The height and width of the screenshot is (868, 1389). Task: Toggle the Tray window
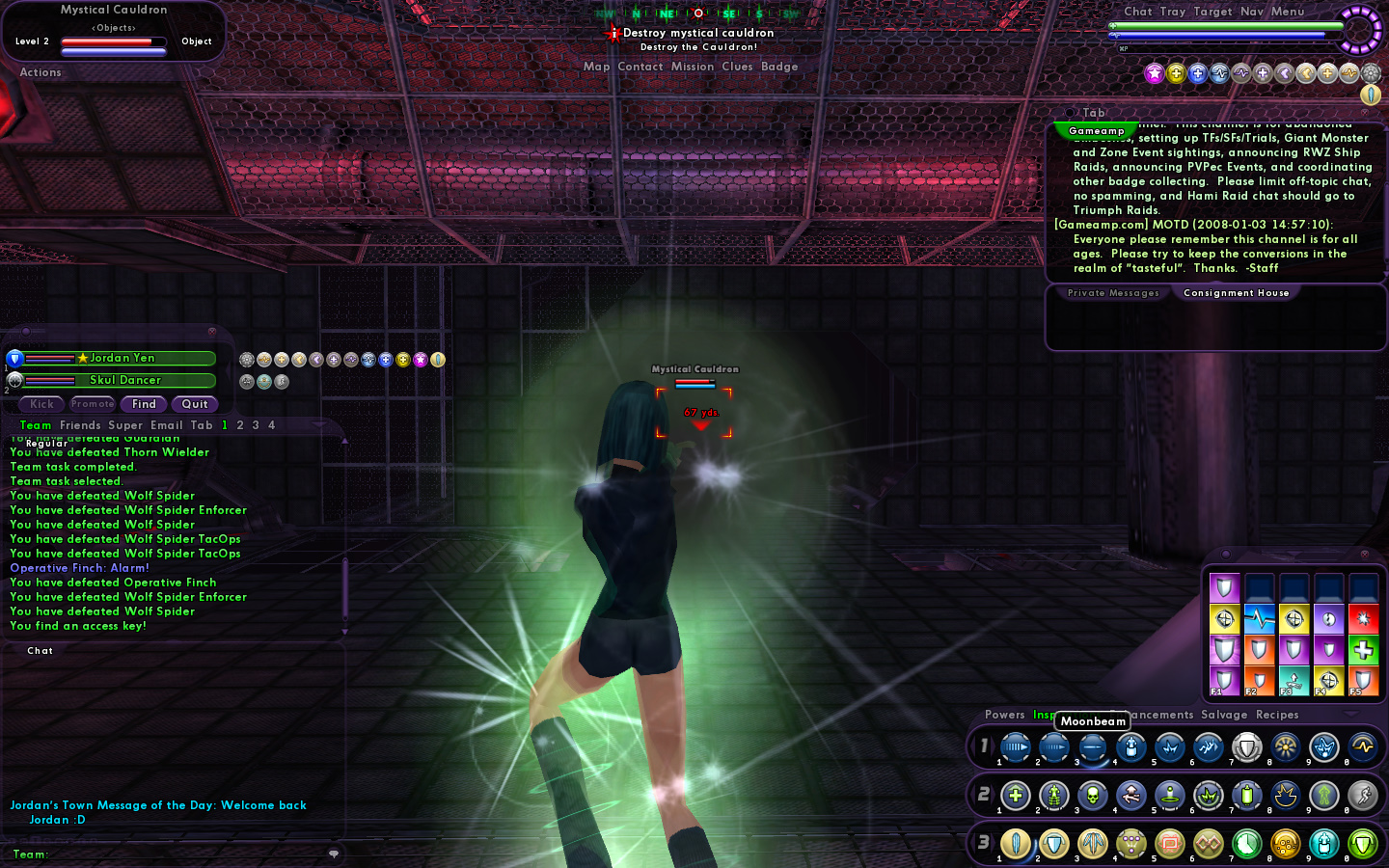point(1172,12)
